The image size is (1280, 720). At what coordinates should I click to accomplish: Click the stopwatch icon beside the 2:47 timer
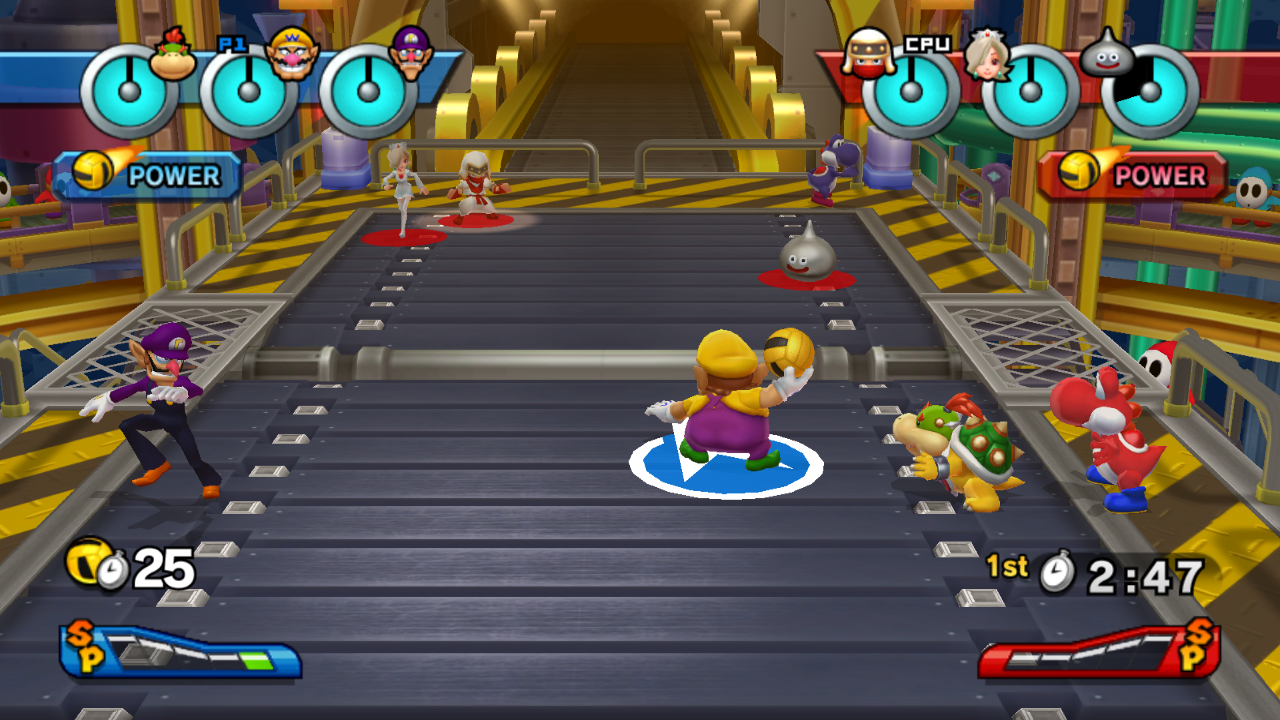coord(1057,573)
